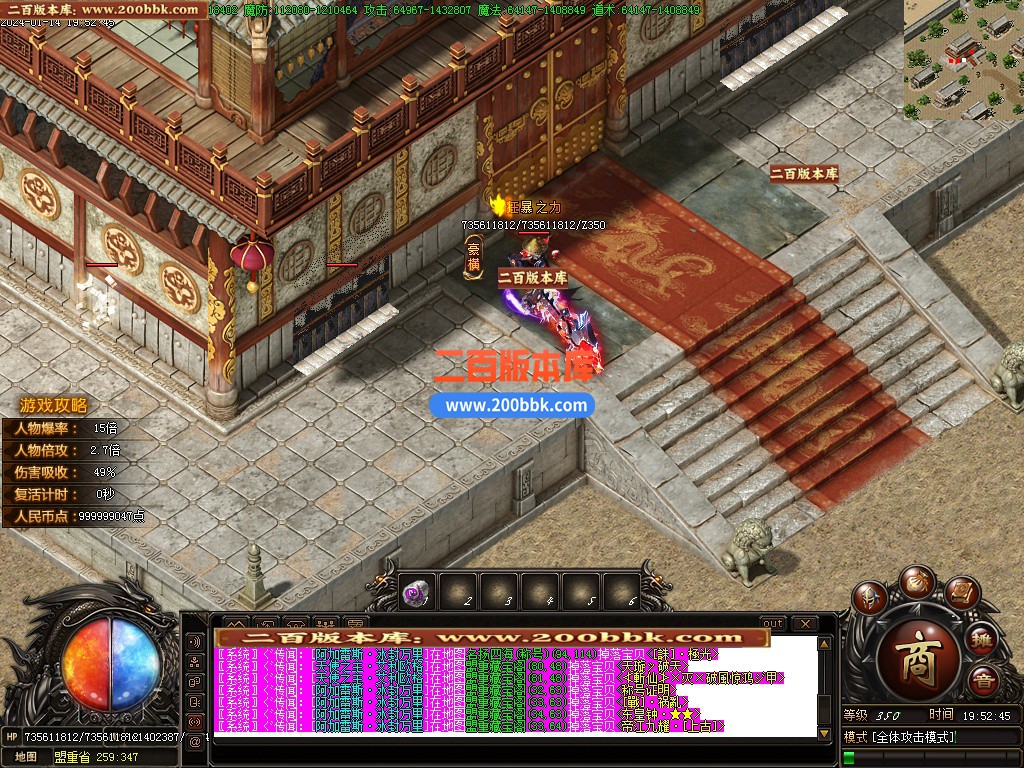Screen dimensions: 1024x768
Task: Open the character panel helmet icon
Action: (x=870, y=596)
